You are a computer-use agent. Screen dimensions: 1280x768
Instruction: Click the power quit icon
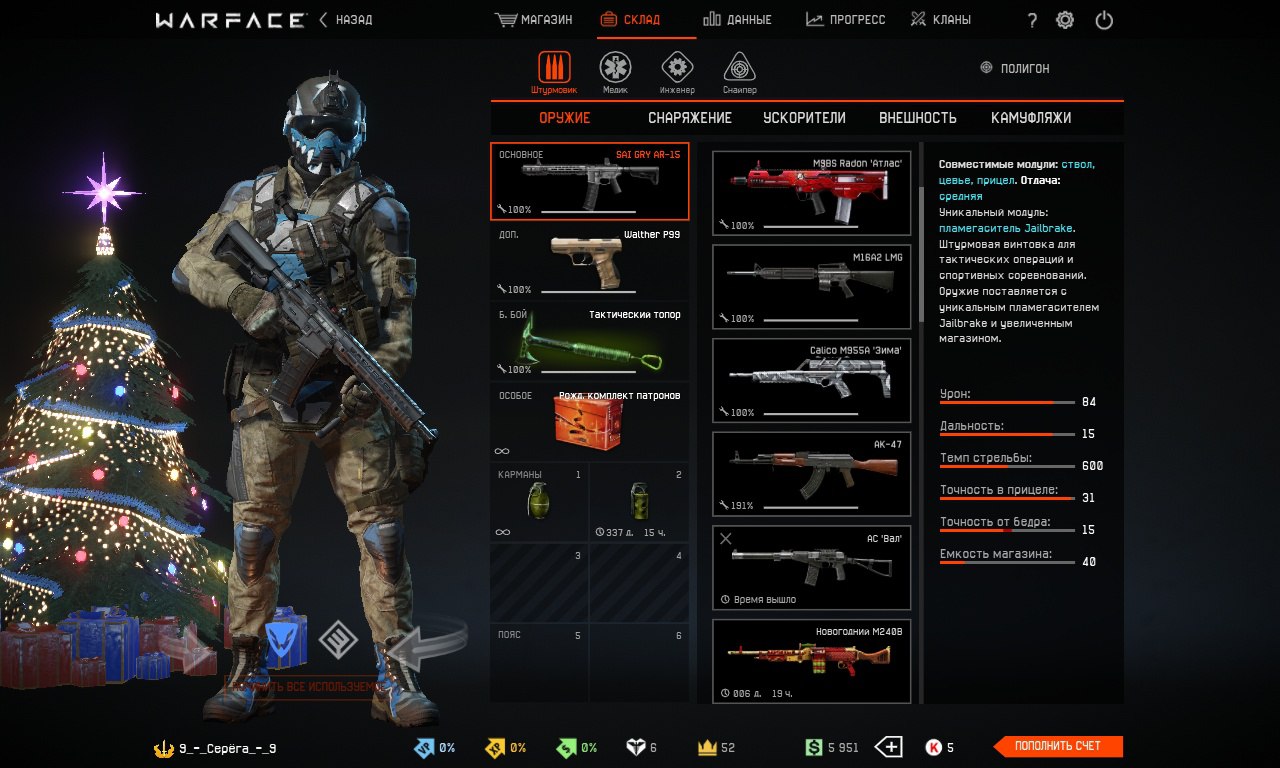pyautogui.click(x=1104, y=20)
